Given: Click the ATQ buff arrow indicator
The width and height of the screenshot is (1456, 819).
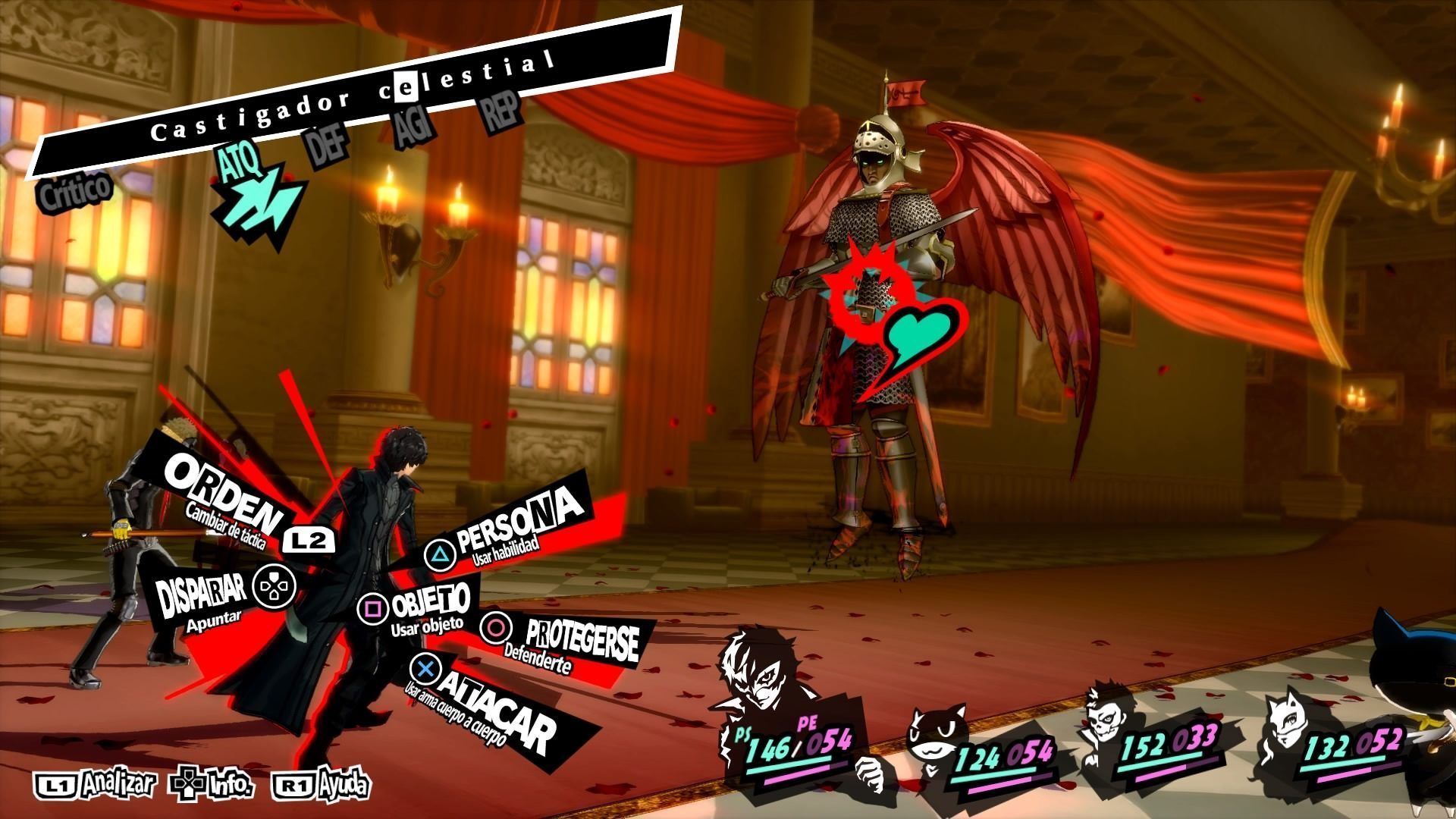Looking at the screenshot, I should pyautogui.click(x=256, y=196).
